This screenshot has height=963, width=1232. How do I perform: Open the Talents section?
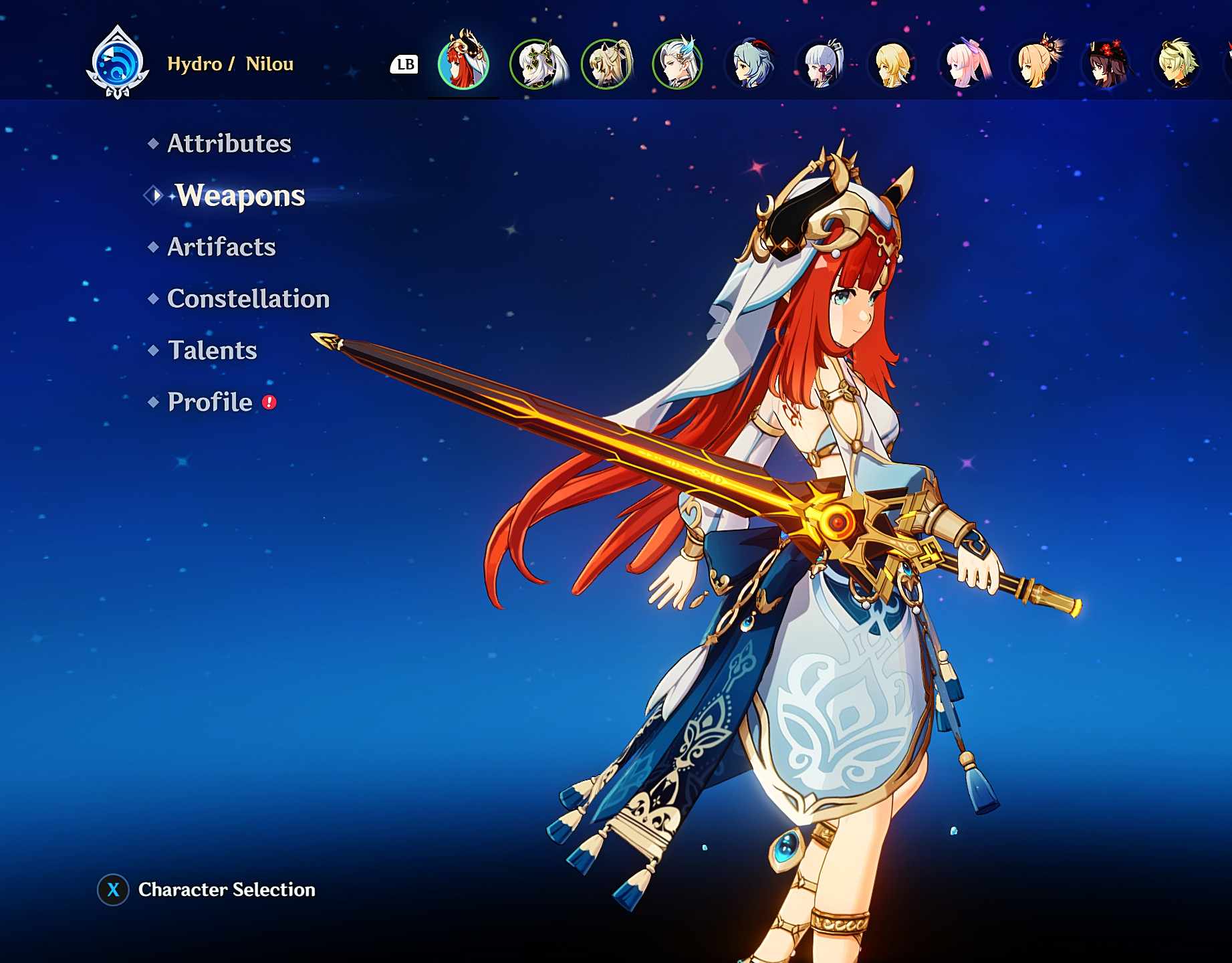pos(211,350)
